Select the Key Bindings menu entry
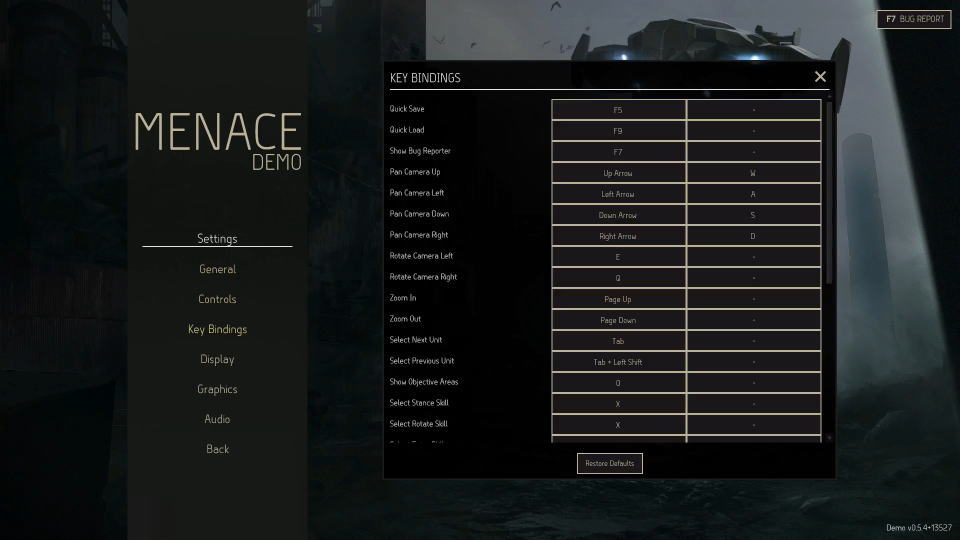This screenshot has width=960, height=540. coord(217,329)
